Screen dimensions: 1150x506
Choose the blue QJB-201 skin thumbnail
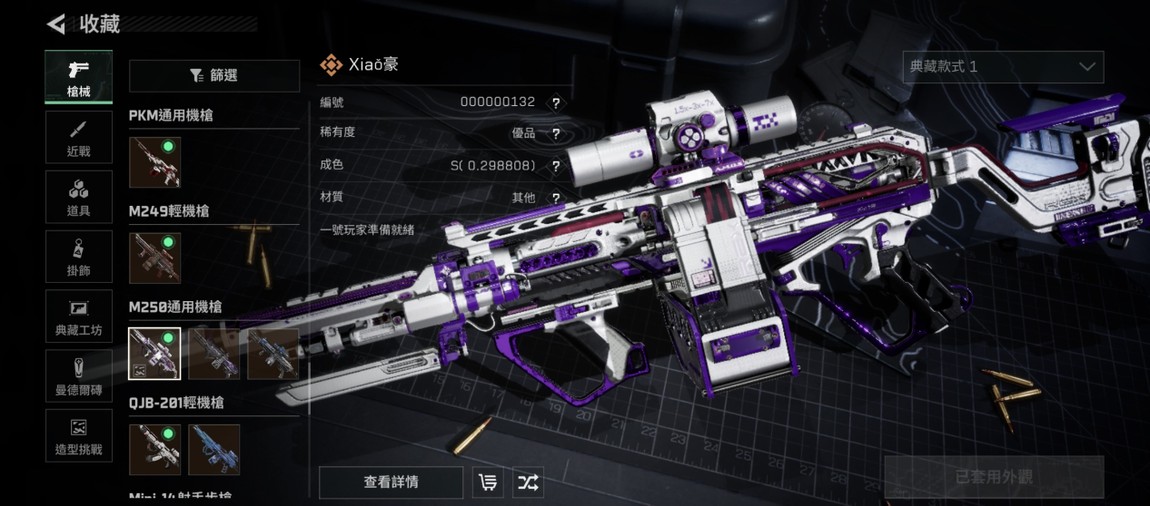(x=214, y=449)
